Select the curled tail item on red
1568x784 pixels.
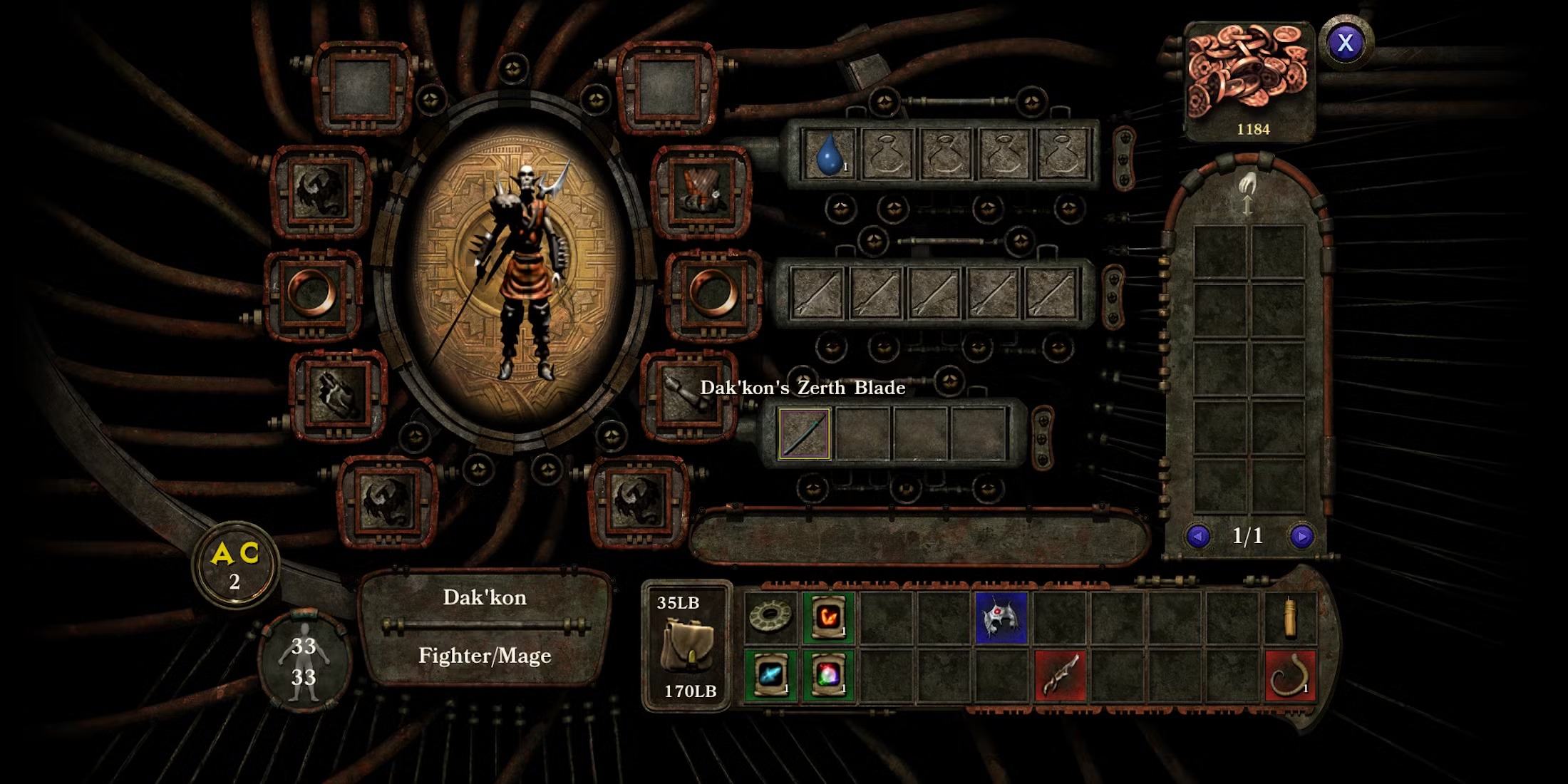coord(1290,674)
